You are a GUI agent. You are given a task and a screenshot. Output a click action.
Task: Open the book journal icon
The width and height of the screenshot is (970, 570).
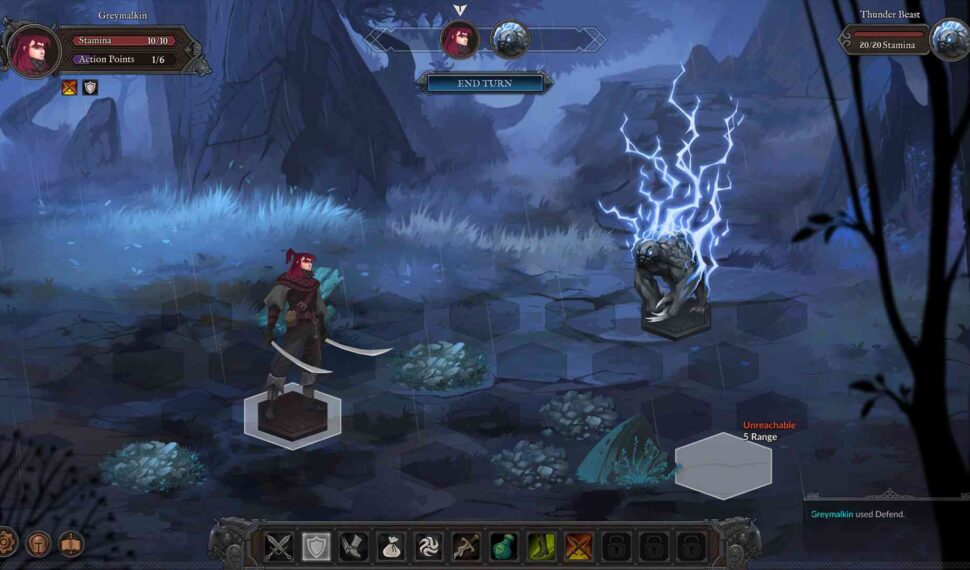click(x=71, y=543)
